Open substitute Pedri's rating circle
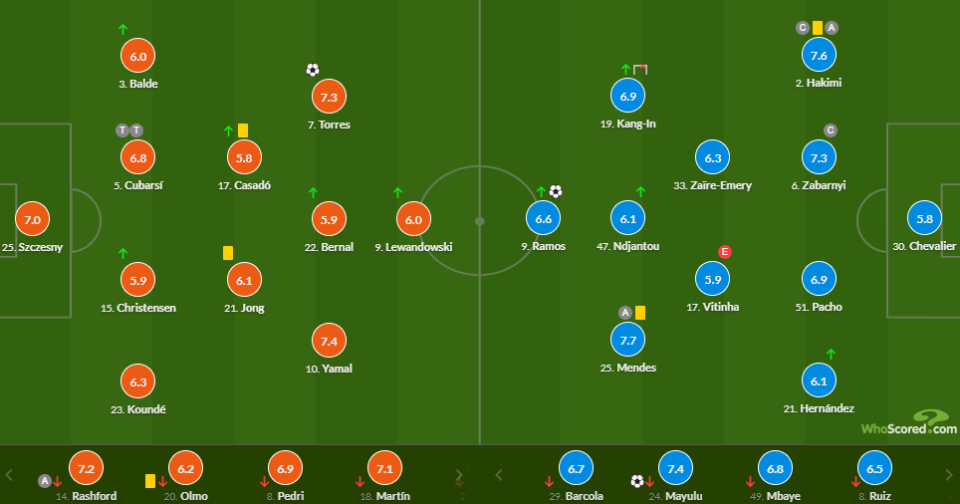960x504 pixels. [288, 468]
